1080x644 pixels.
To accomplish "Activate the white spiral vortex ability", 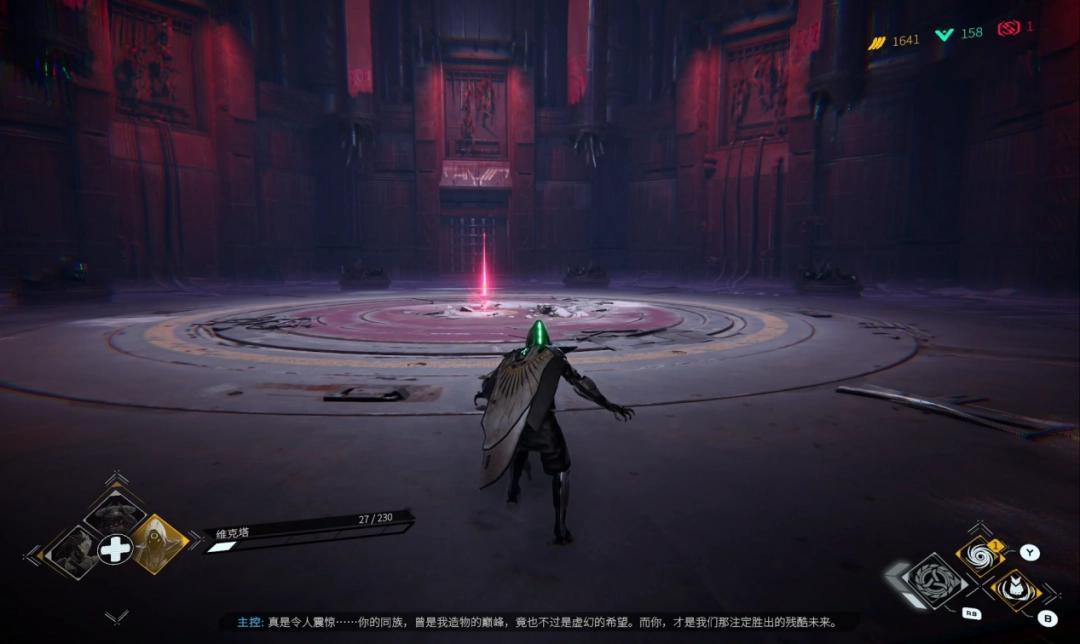I will pyautogui.click(x=979, y=557).
